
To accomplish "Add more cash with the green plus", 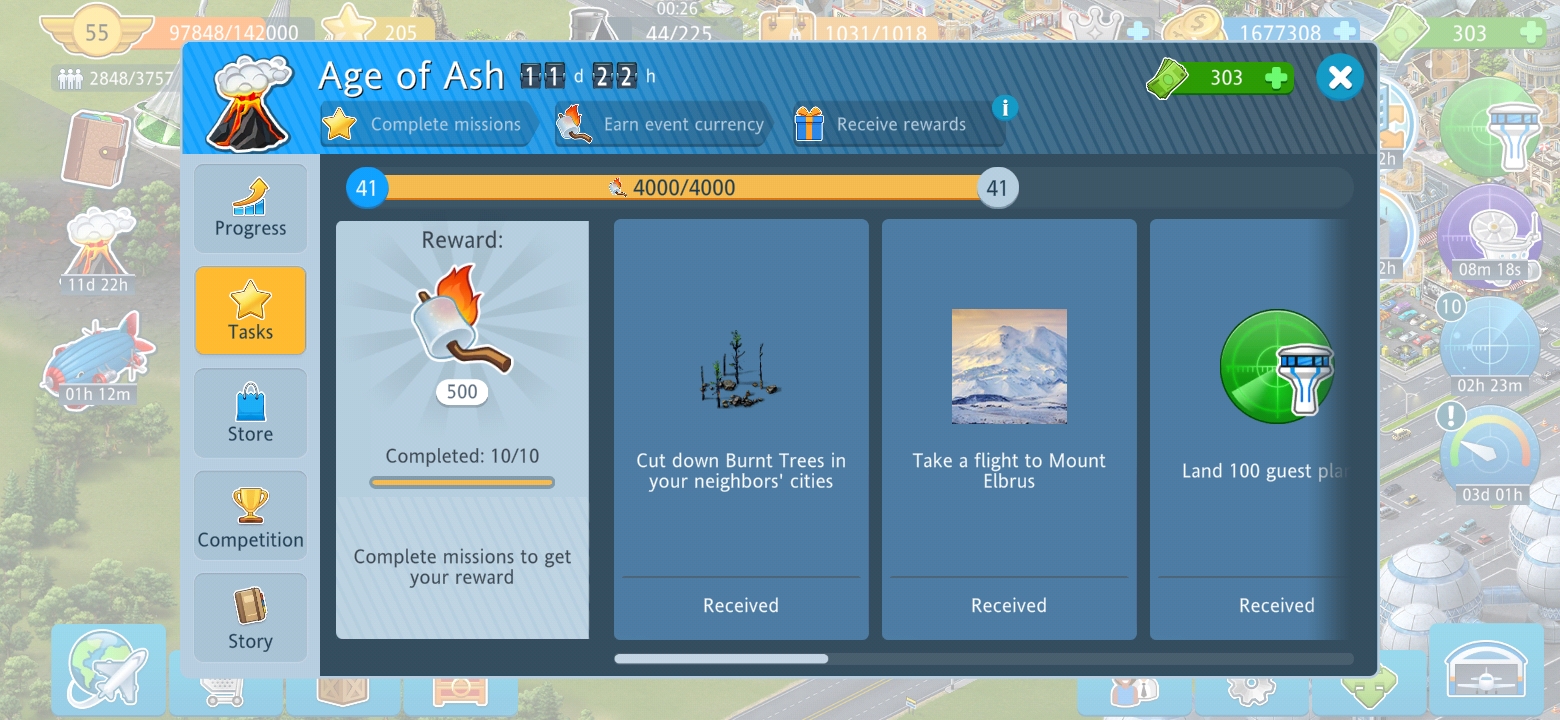I will (x=1276, y=78).
